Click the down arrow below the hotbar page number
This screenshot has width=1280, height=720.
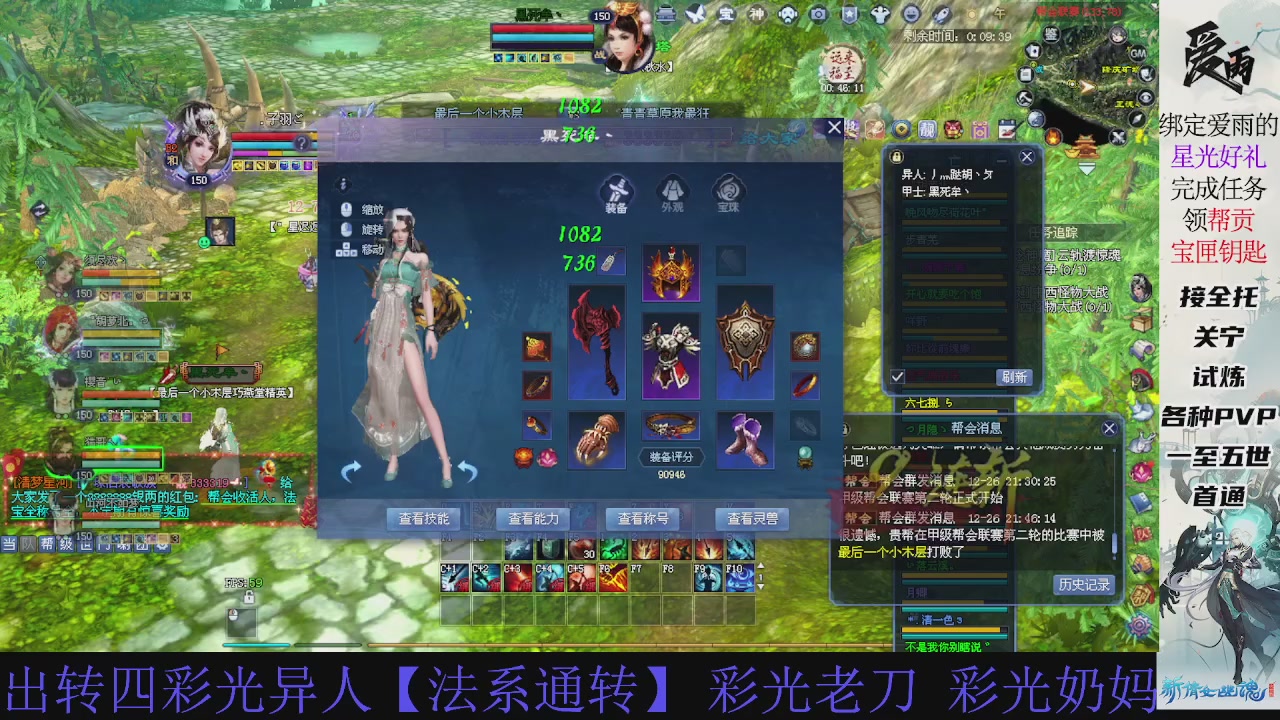[x=762, y=588]
